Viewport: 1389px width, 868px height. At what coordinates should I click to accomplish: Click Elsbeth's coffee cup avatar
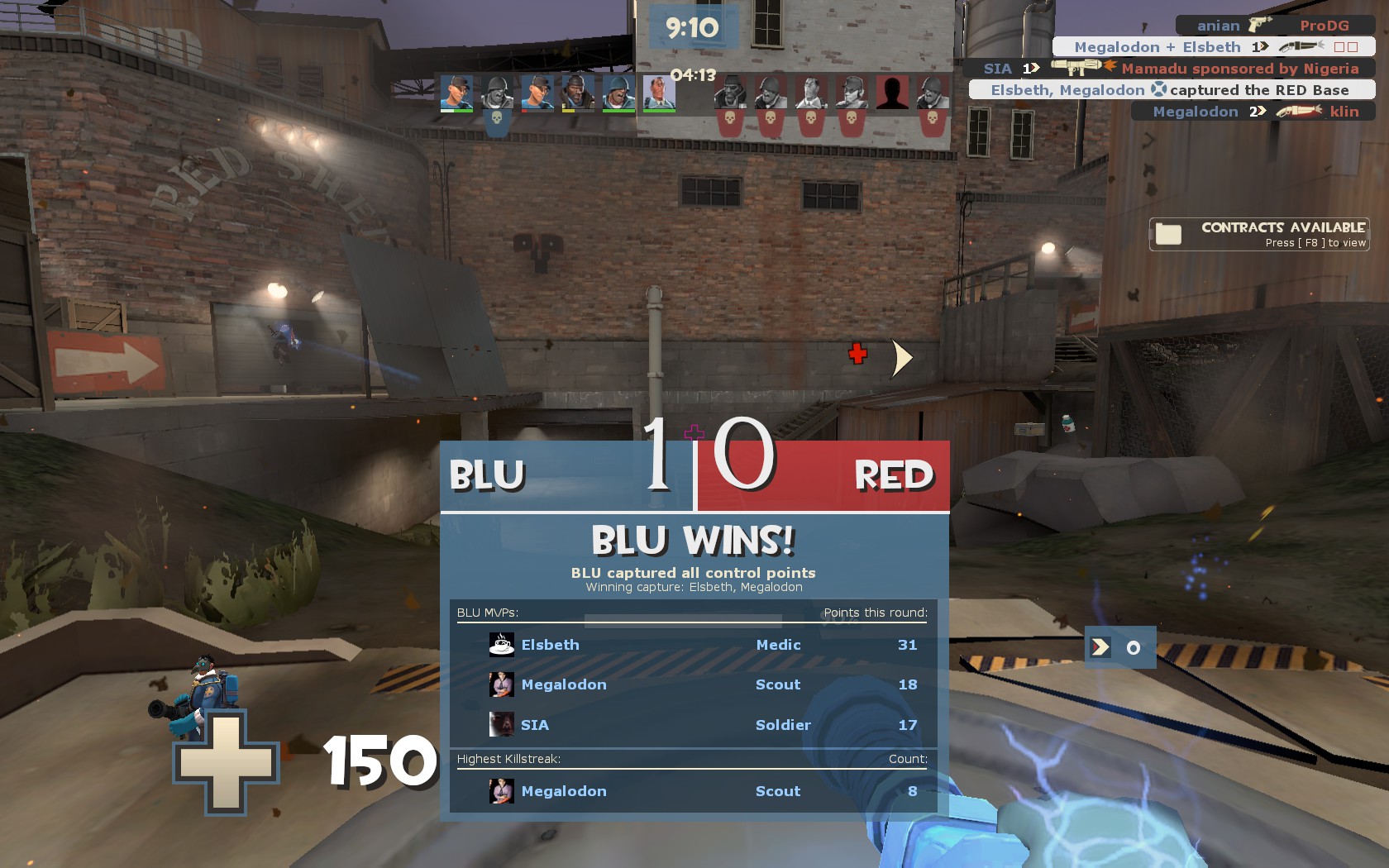click(x=501, y=645)
